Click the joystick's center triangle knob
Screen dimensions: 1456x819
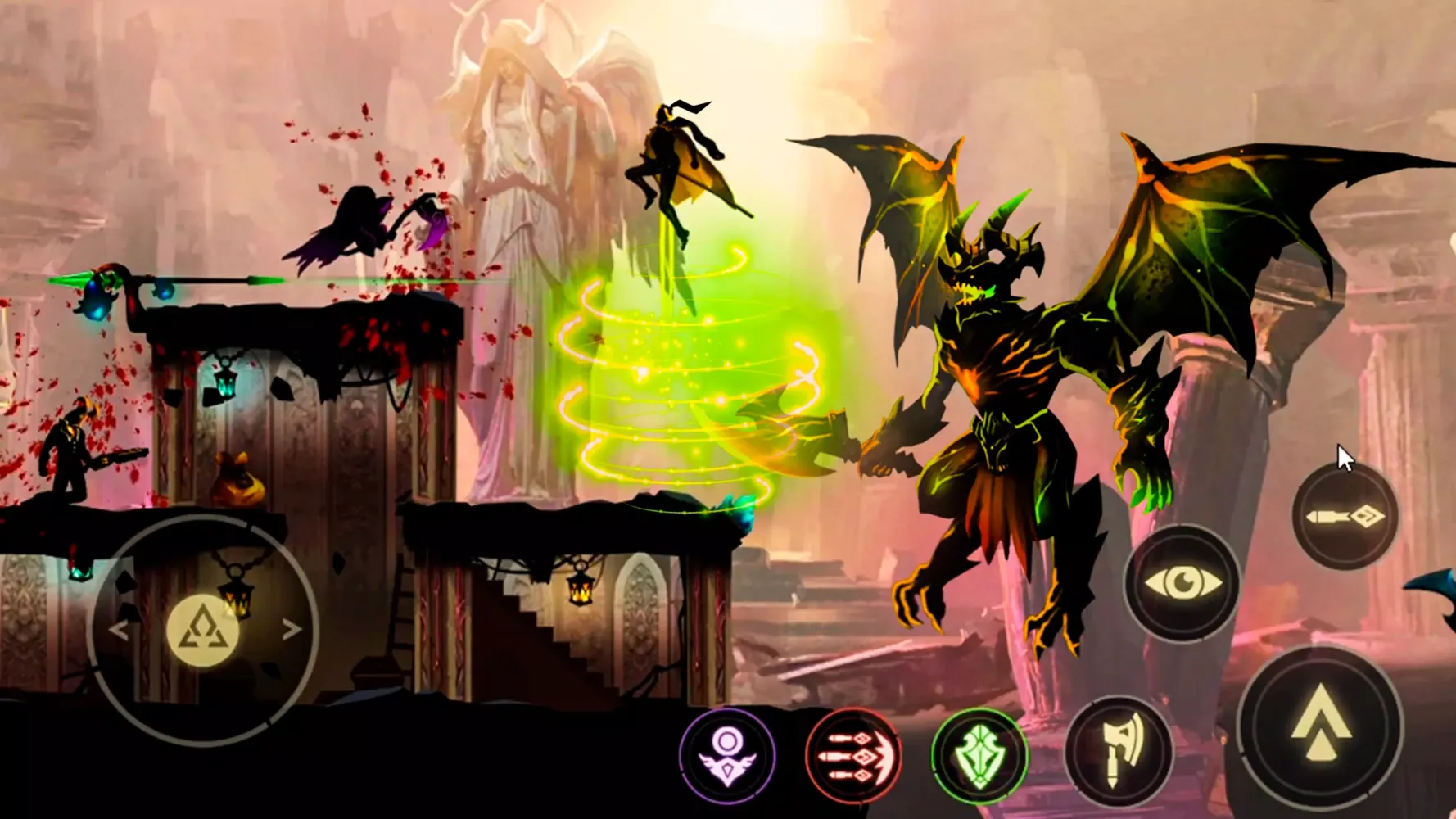click(203, 630)
